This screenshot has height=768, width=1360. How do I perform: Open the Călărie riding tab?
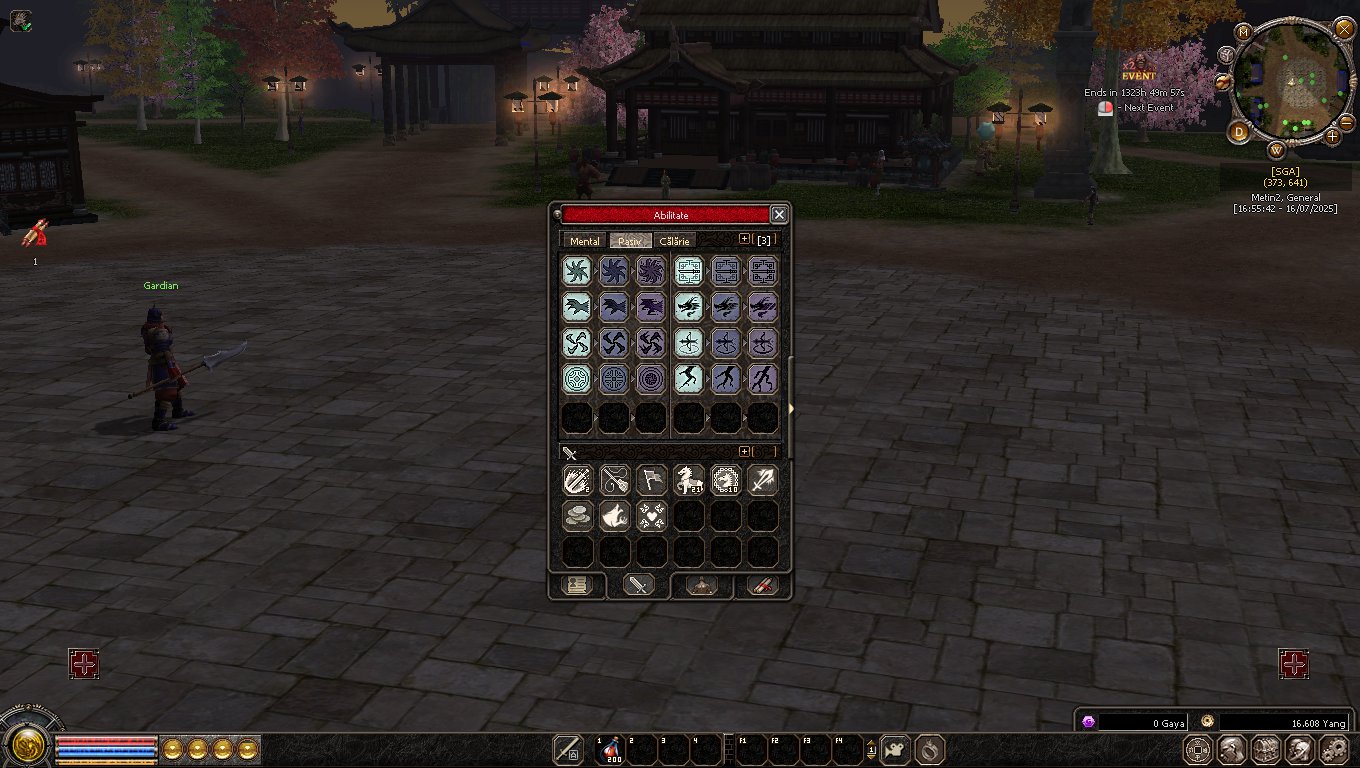674,241
